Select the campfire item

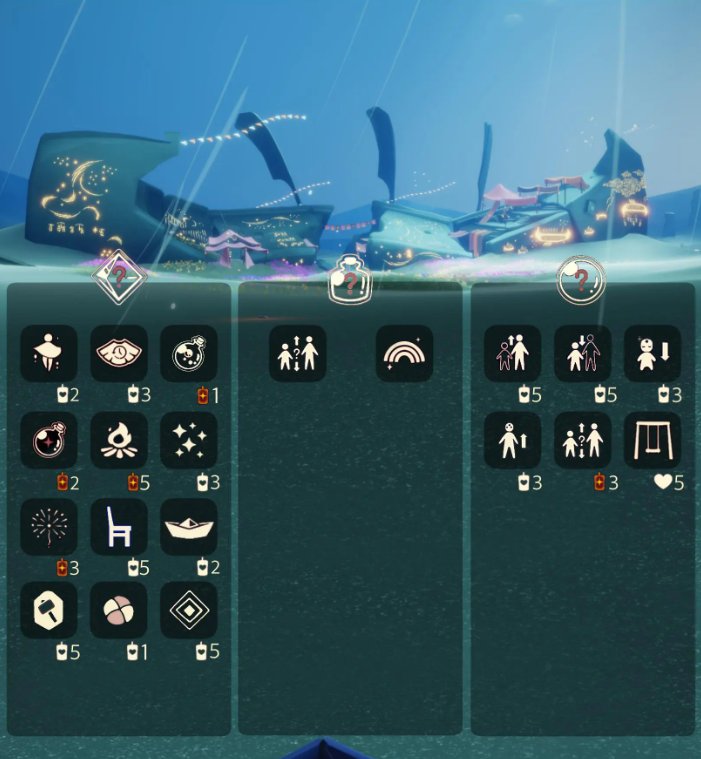tap(119, 440)
